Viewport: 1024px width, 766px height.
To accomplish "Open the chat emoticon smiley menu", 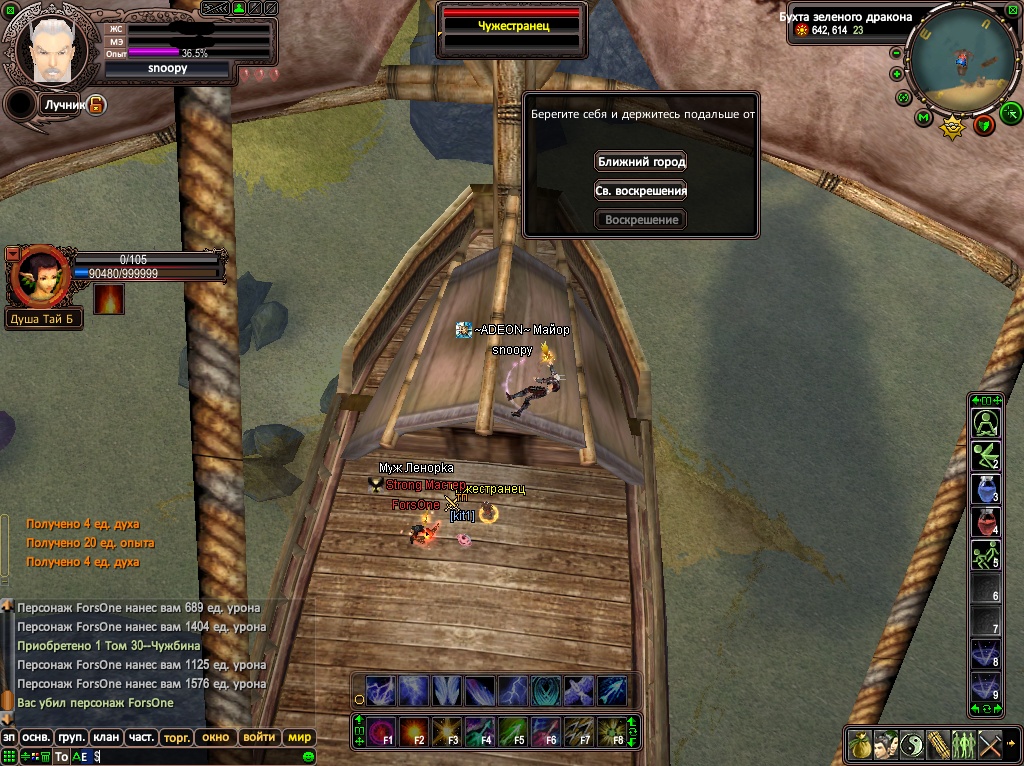I will [x=308, y=757].
